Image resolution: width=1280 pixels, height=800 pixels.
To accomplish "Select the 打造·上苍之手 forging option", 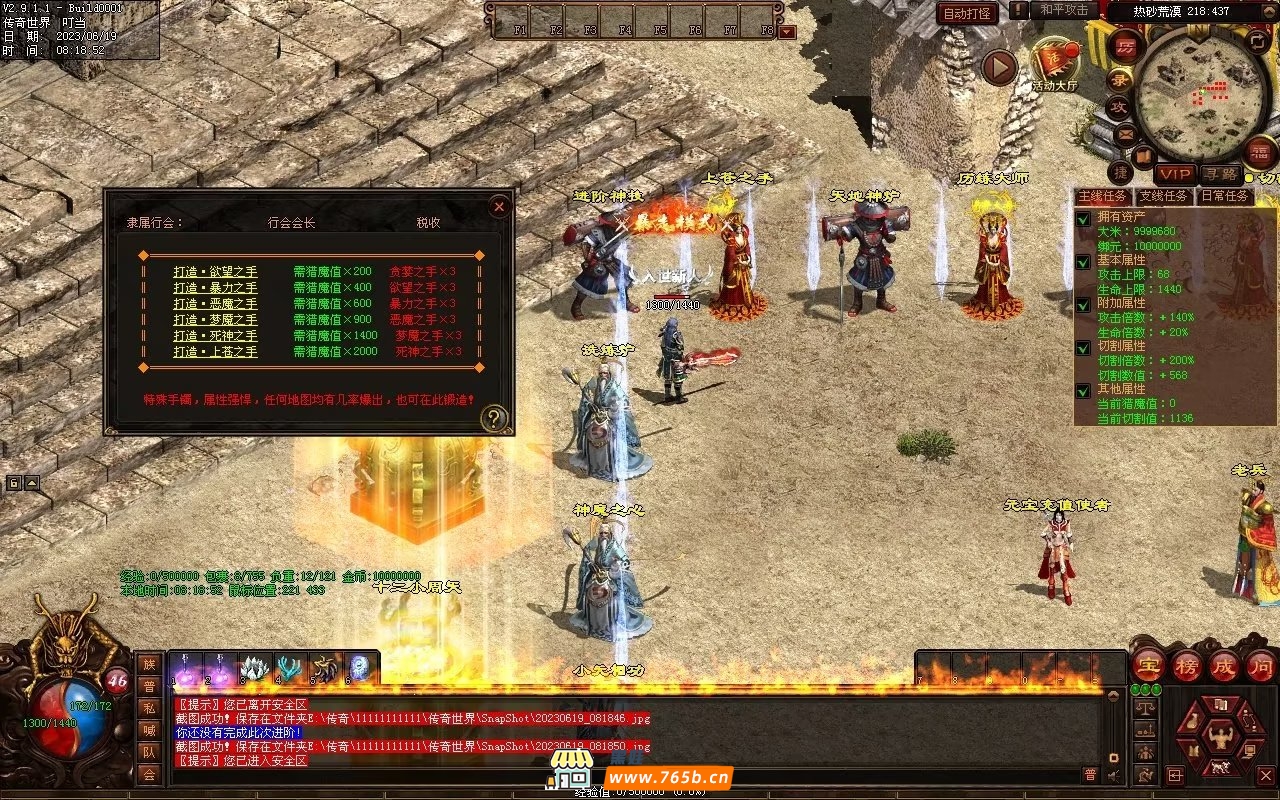I will click(215, 351).
